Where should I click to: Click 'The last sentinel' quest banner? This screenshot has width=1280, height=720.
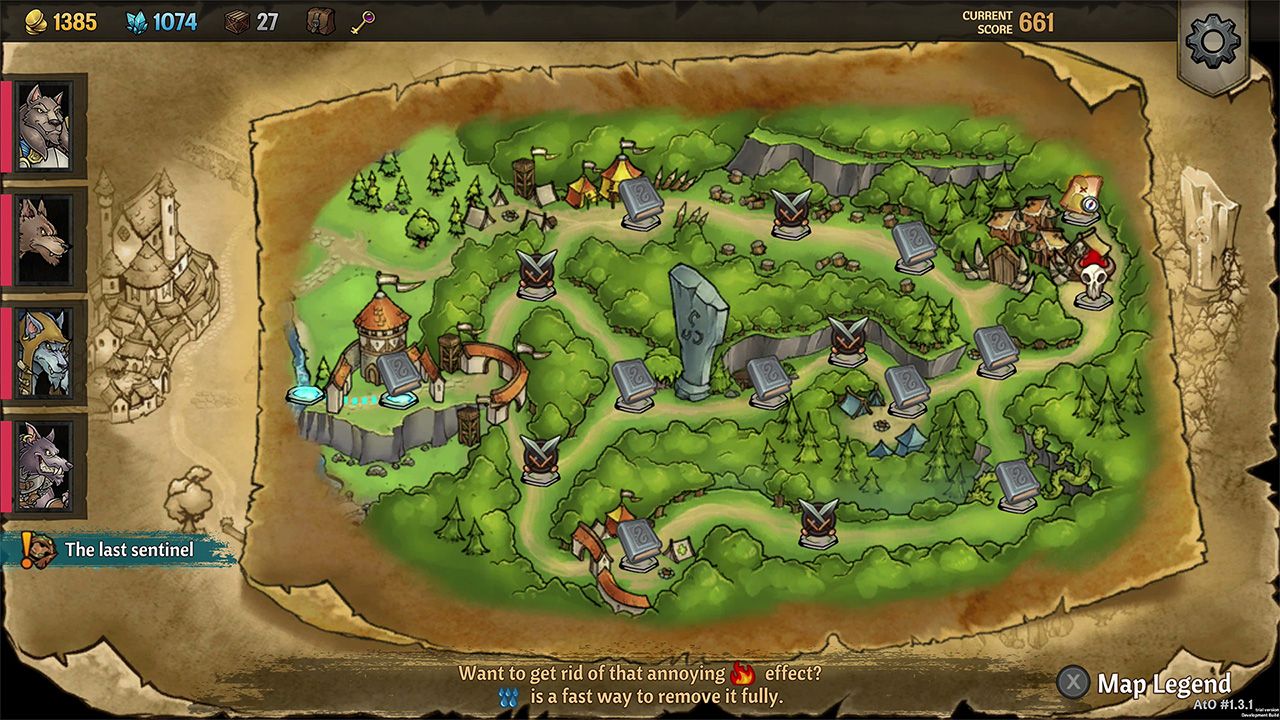[130, 549]
